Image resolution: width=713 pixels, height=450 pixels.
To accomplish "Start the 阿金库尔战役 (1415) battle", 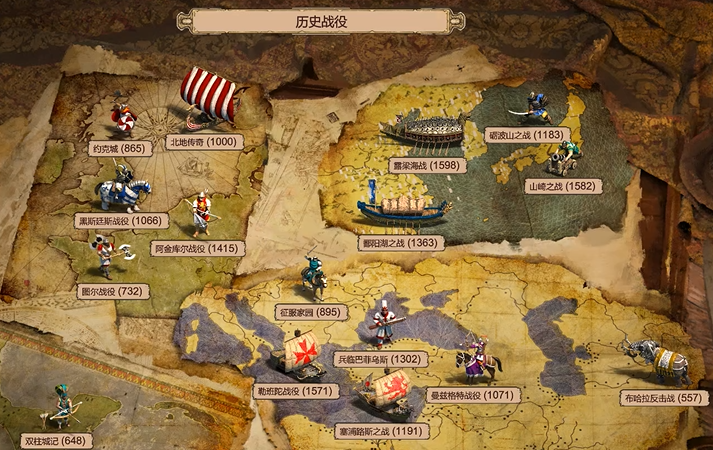I will 197,247.
